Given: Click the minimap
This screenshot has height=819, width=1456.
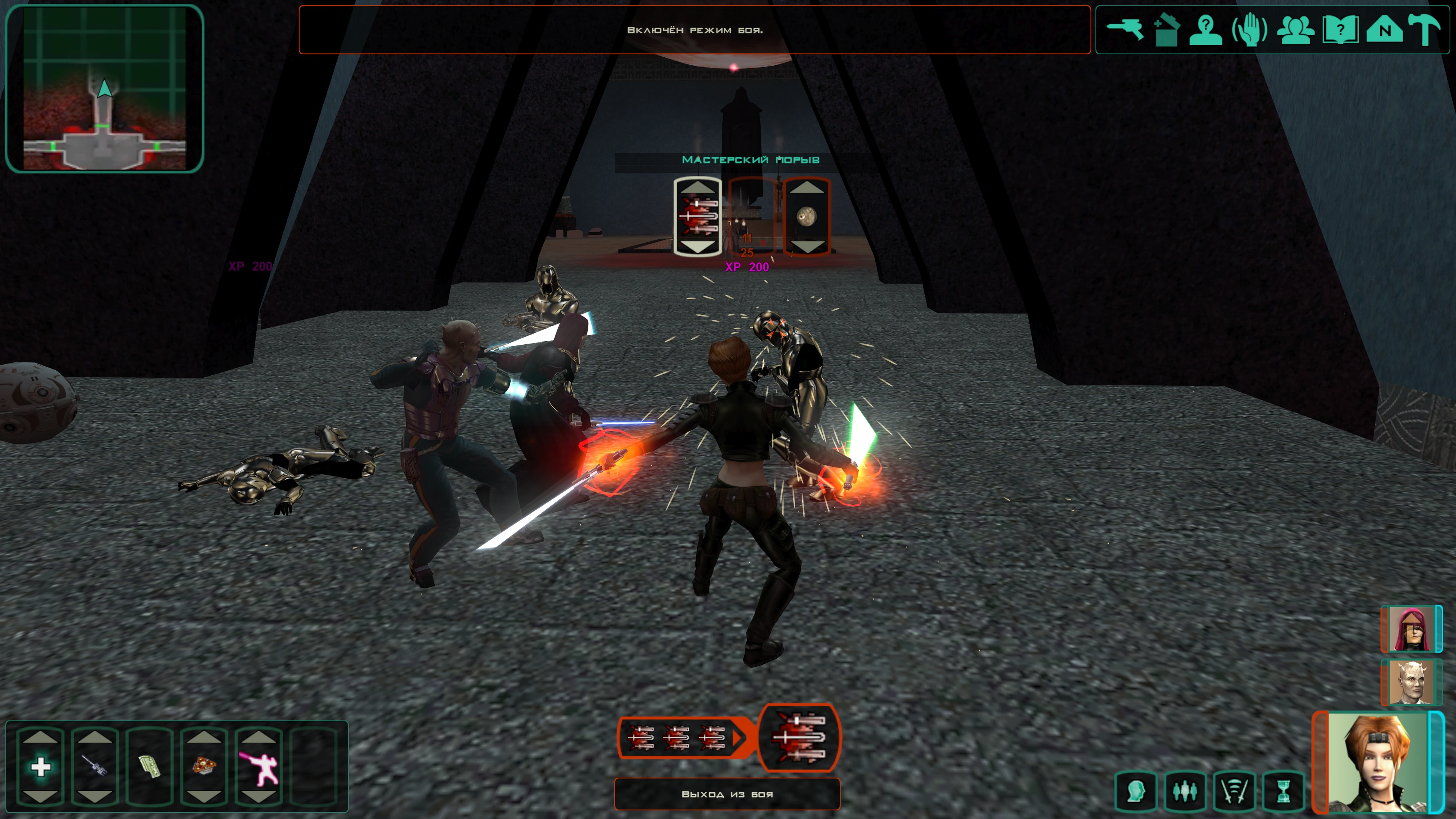Looking at the screenshot, I should click(104, 88).
